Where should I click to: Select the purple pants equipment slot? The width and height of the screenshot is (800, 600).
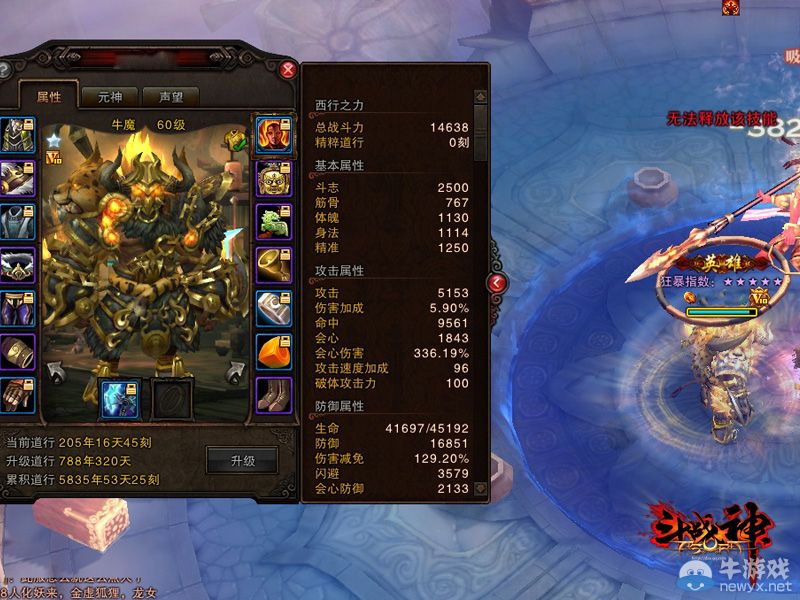[x=17, y=308]
